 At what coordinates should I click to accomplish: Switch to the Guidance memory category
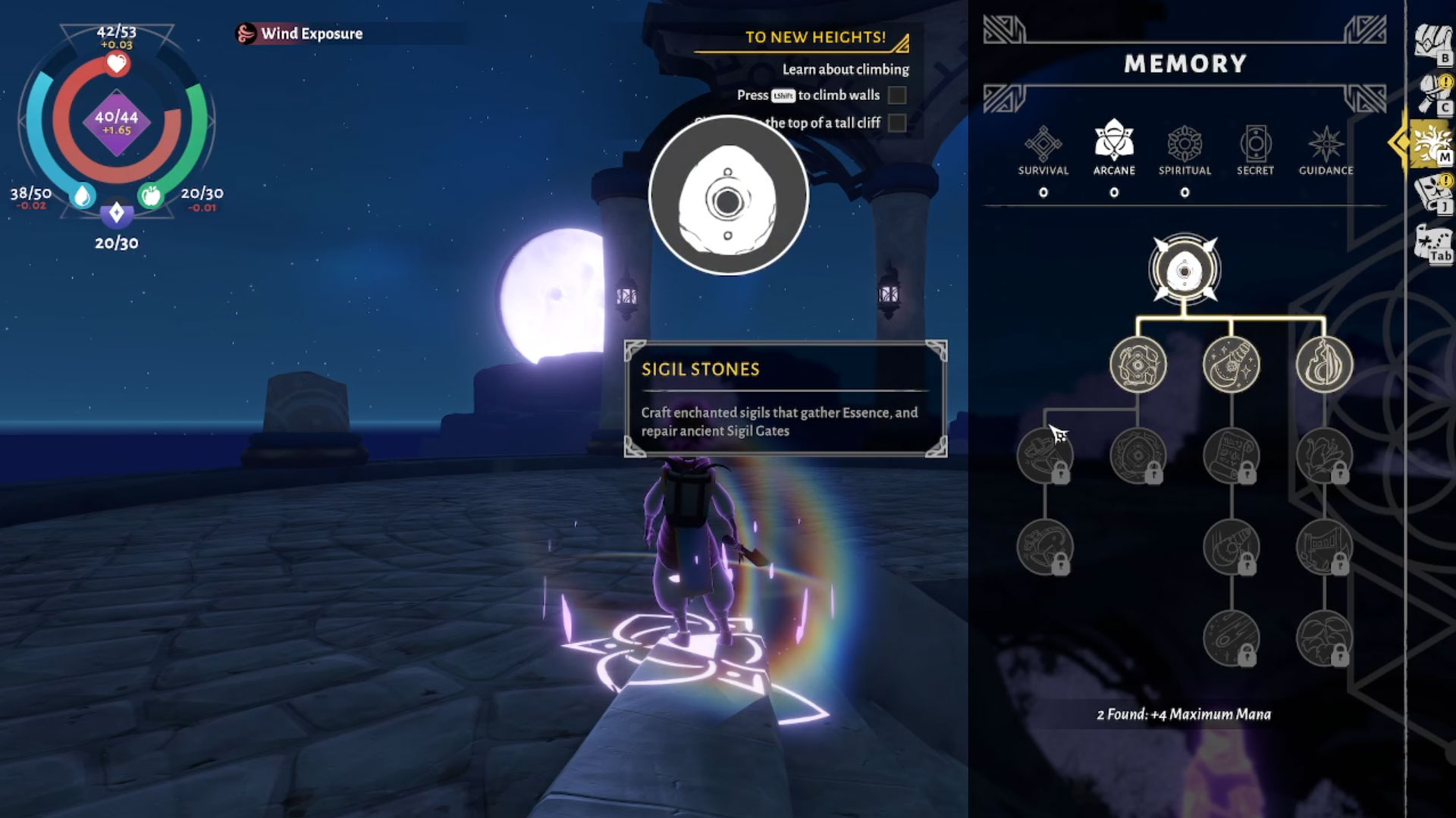point(1326,150)
